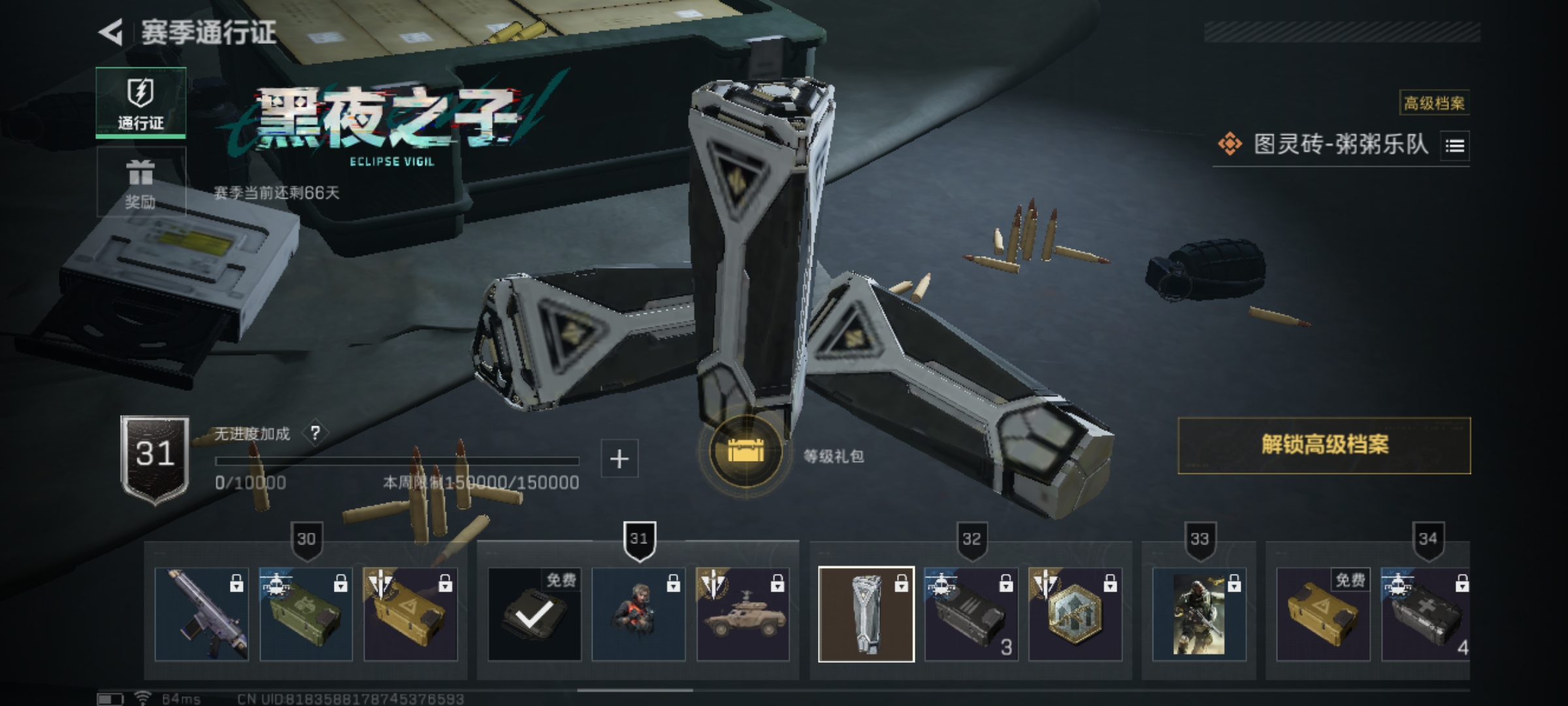Select the level 30 rifle reward
Screen dimensions: 1568x706
tap(201, 614)
